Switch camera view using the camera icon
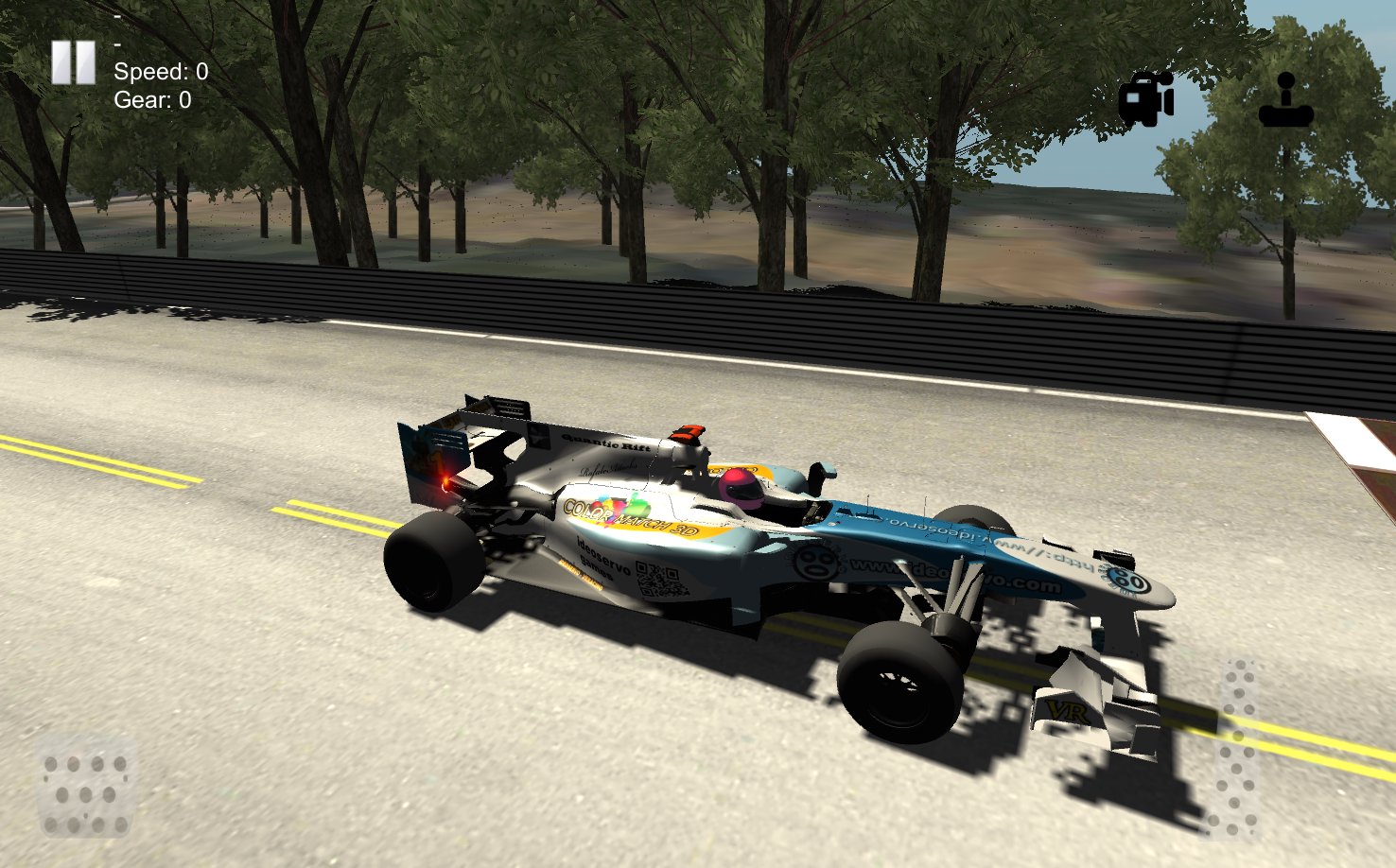1396x868 pixels. (1145, 98)
